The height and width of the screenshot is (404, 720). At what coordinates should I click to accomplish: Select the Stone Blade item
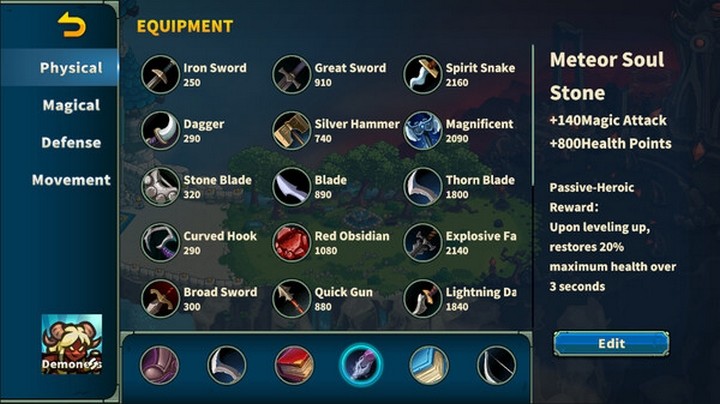[161, 186]
